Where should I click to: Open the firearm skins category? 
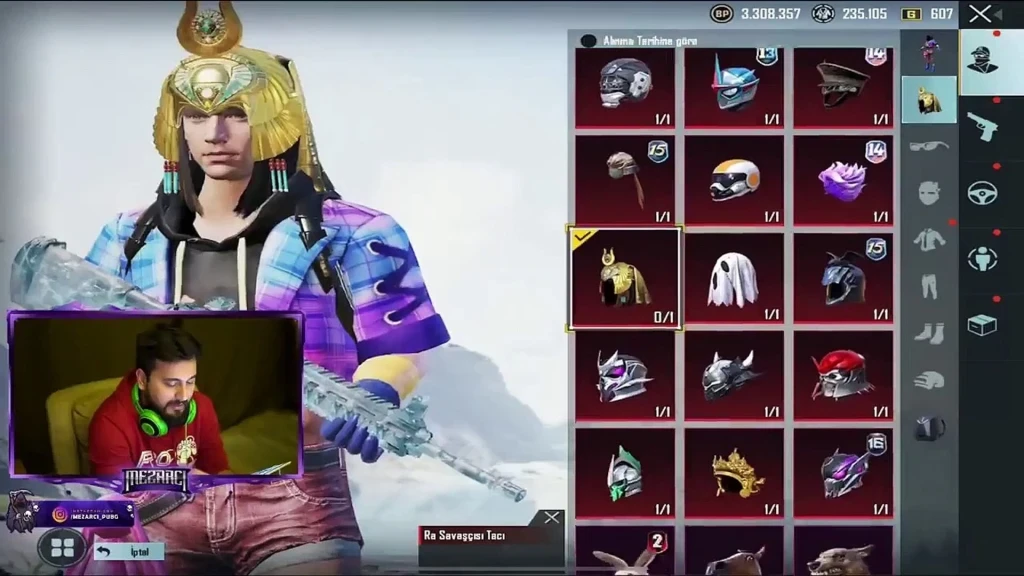pos(982,126)
